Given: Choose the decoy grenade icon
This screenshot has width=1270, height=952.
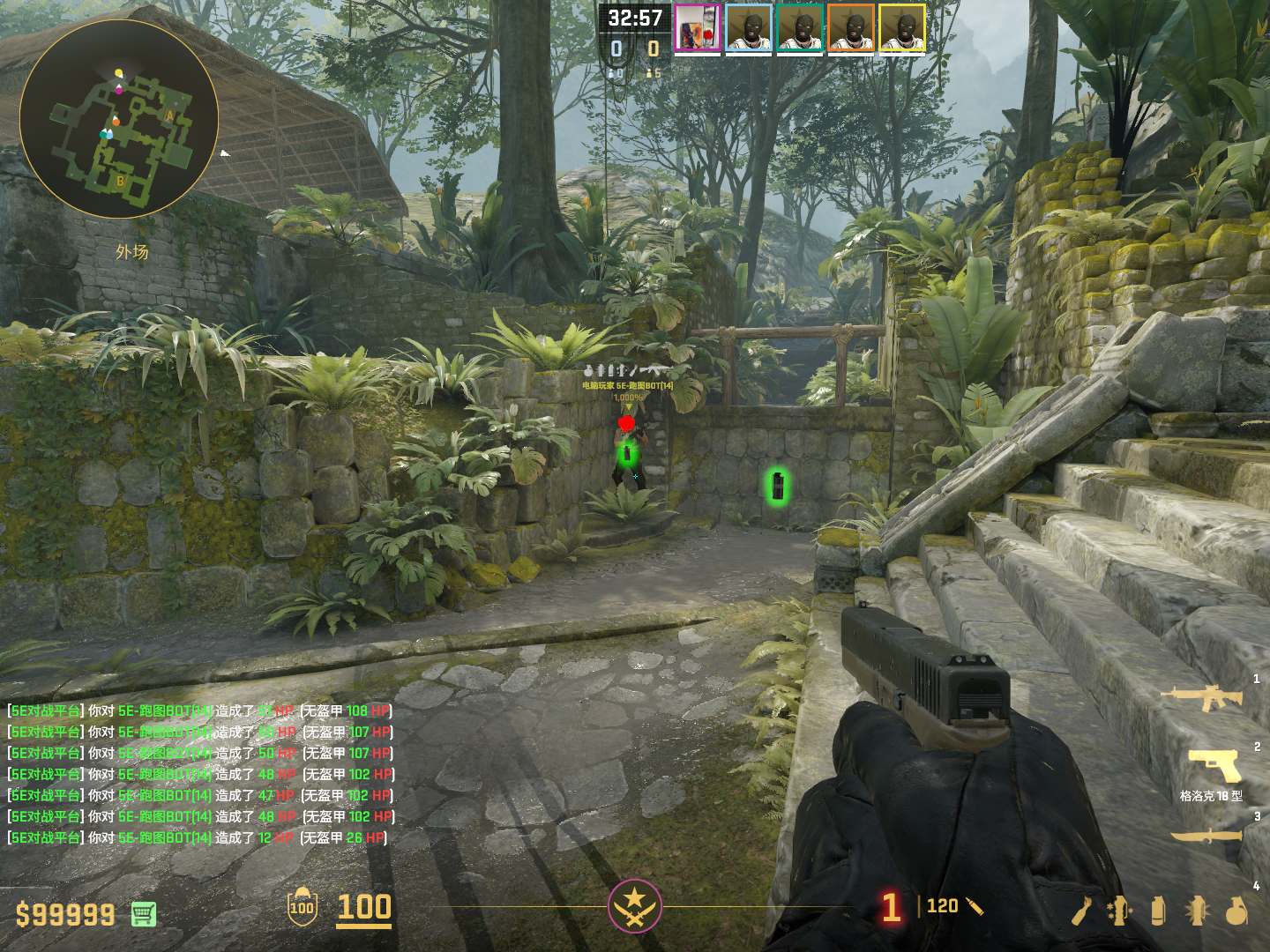Looking at the screenshot, I should (1119, 911).
